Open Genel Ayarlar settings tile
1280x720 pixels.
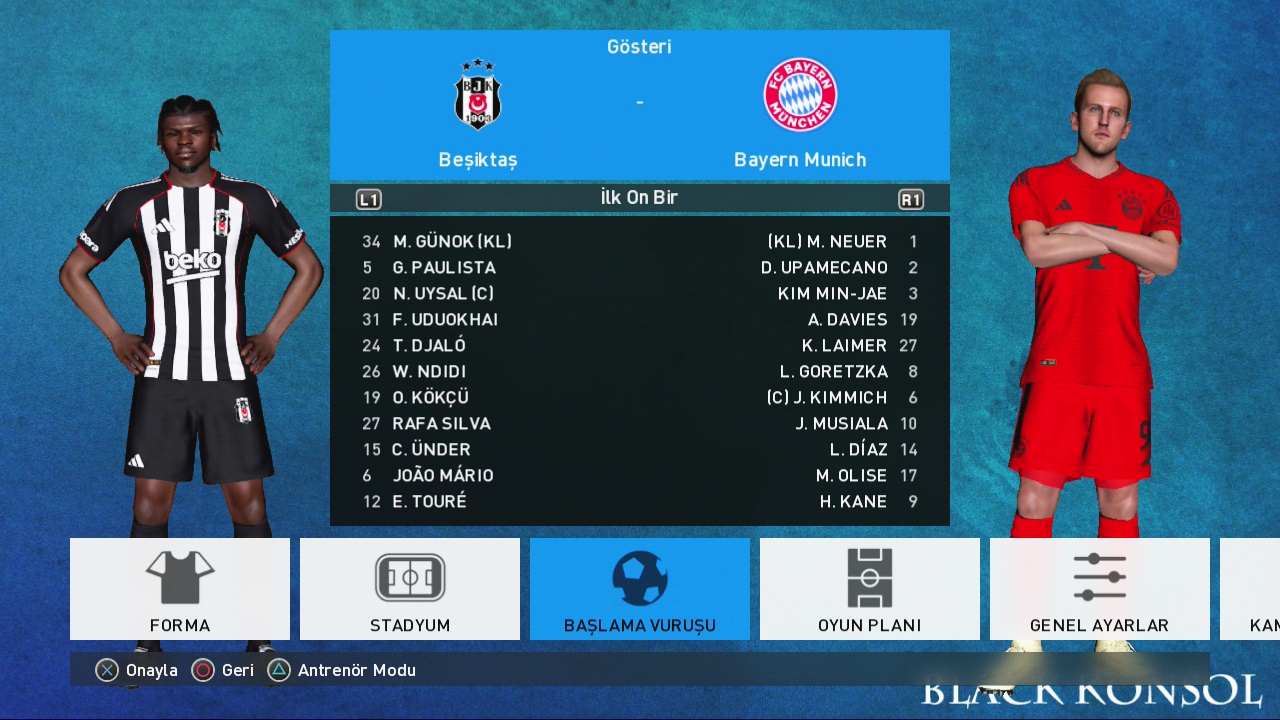coord(1099,589)
